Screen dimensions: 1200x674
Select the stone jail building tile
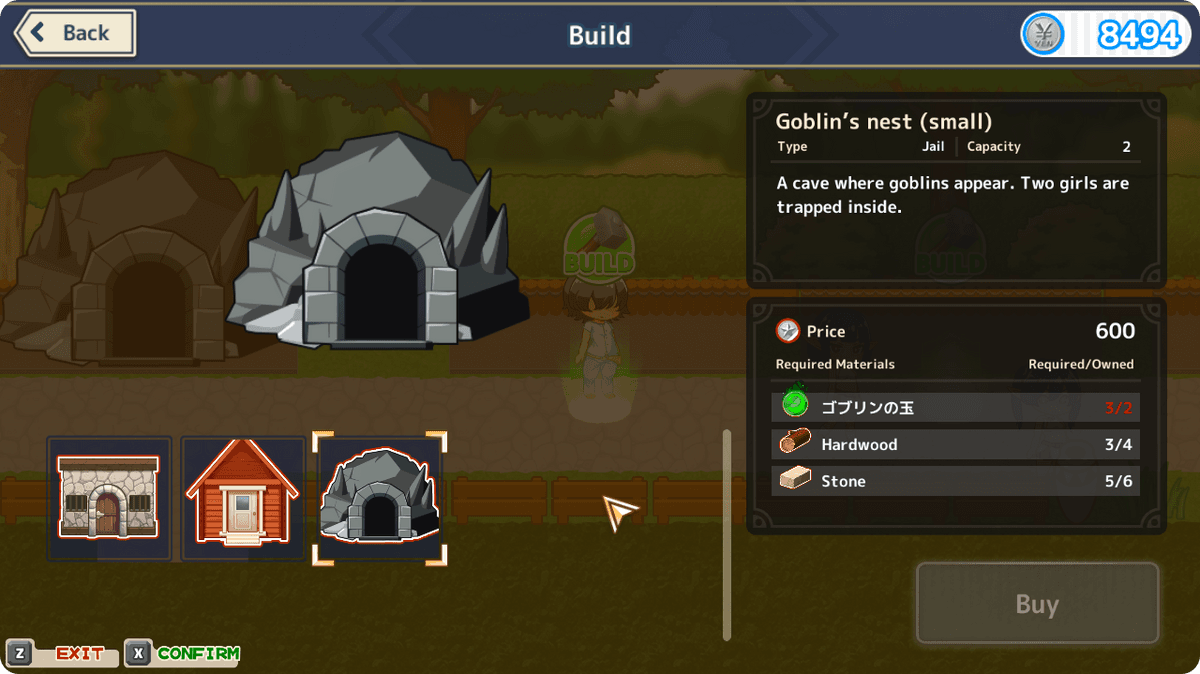pos(109,498)
